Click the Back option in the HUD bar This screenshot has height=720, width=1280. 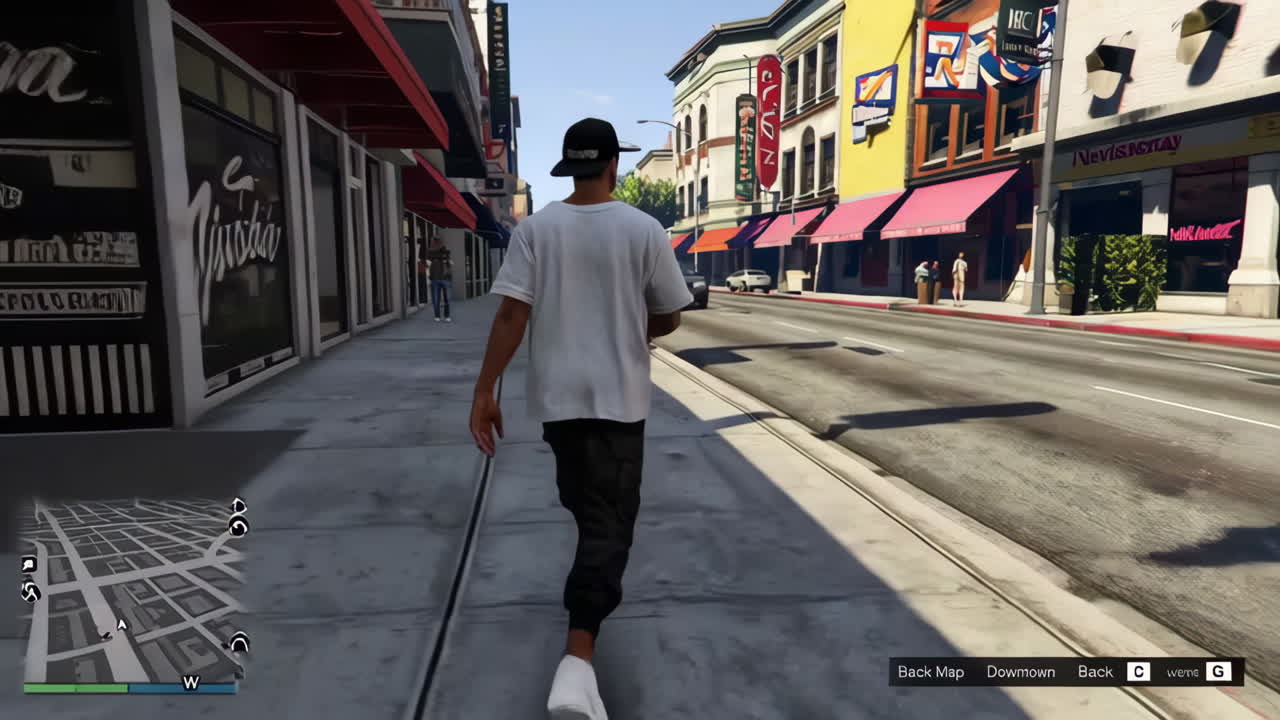tap(1096, 671)
